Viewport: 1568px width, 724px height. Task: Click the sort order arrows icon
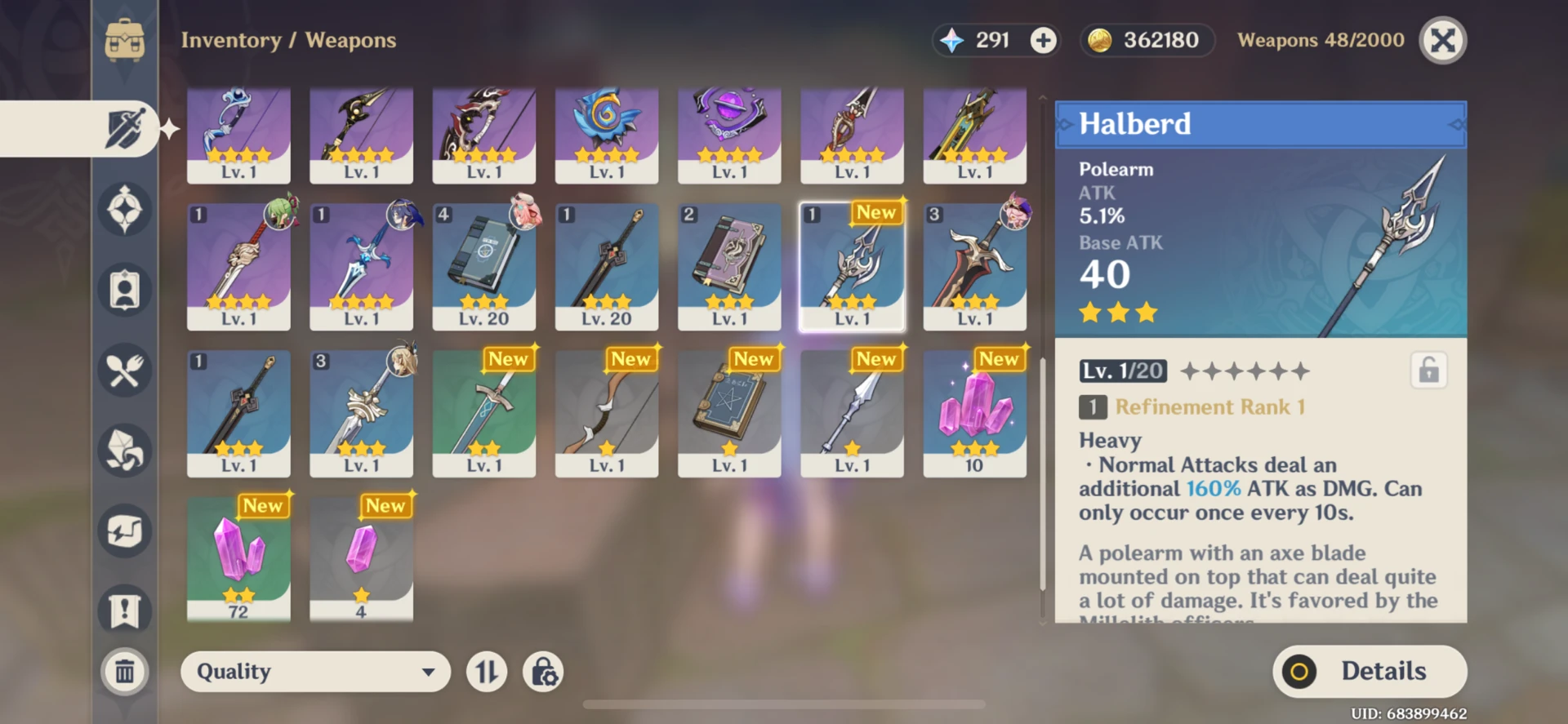coord(486,671)
